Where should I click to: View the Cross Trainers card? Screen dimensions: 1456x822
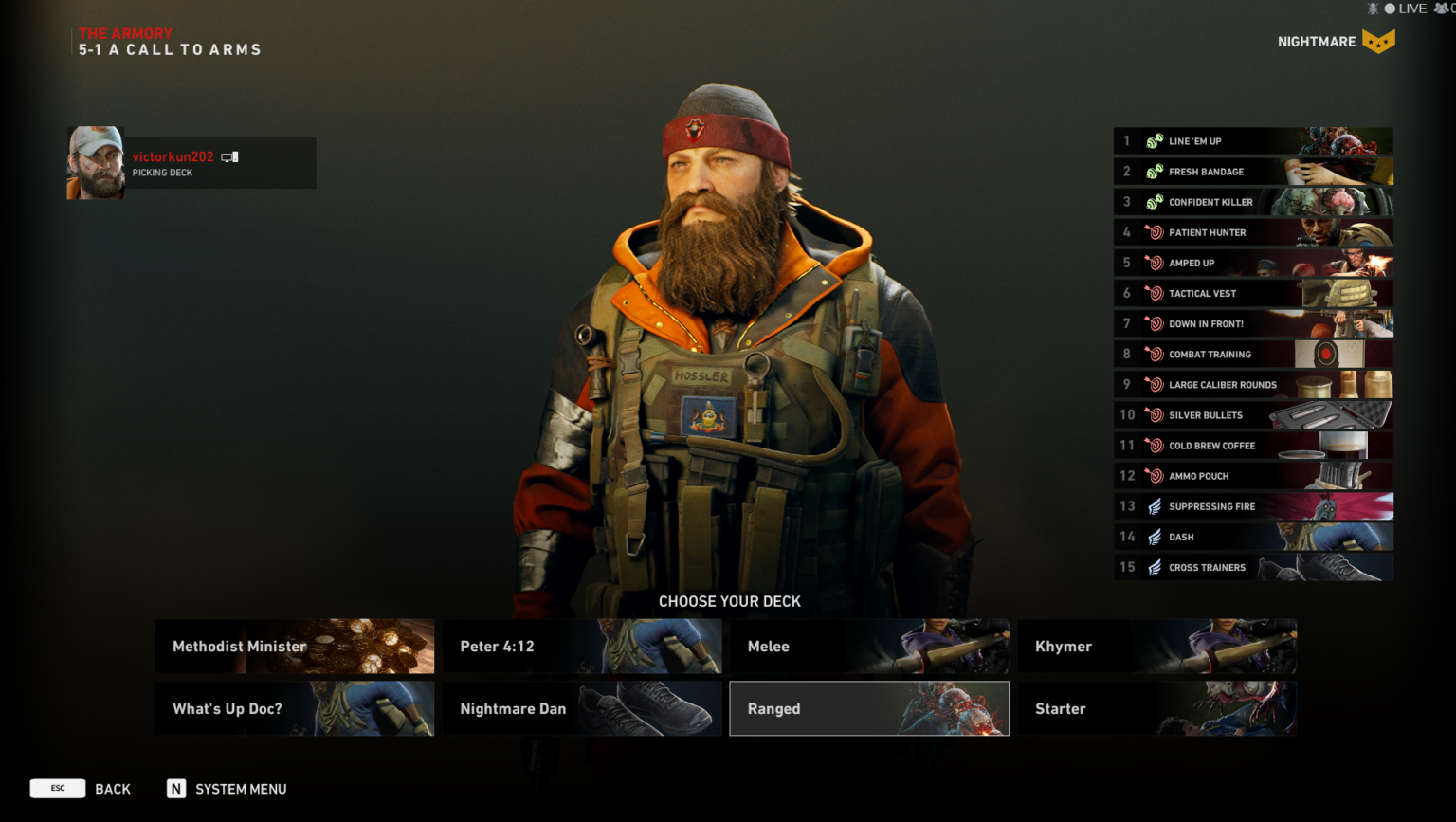pyautogui.click(x=1253, y=567)
